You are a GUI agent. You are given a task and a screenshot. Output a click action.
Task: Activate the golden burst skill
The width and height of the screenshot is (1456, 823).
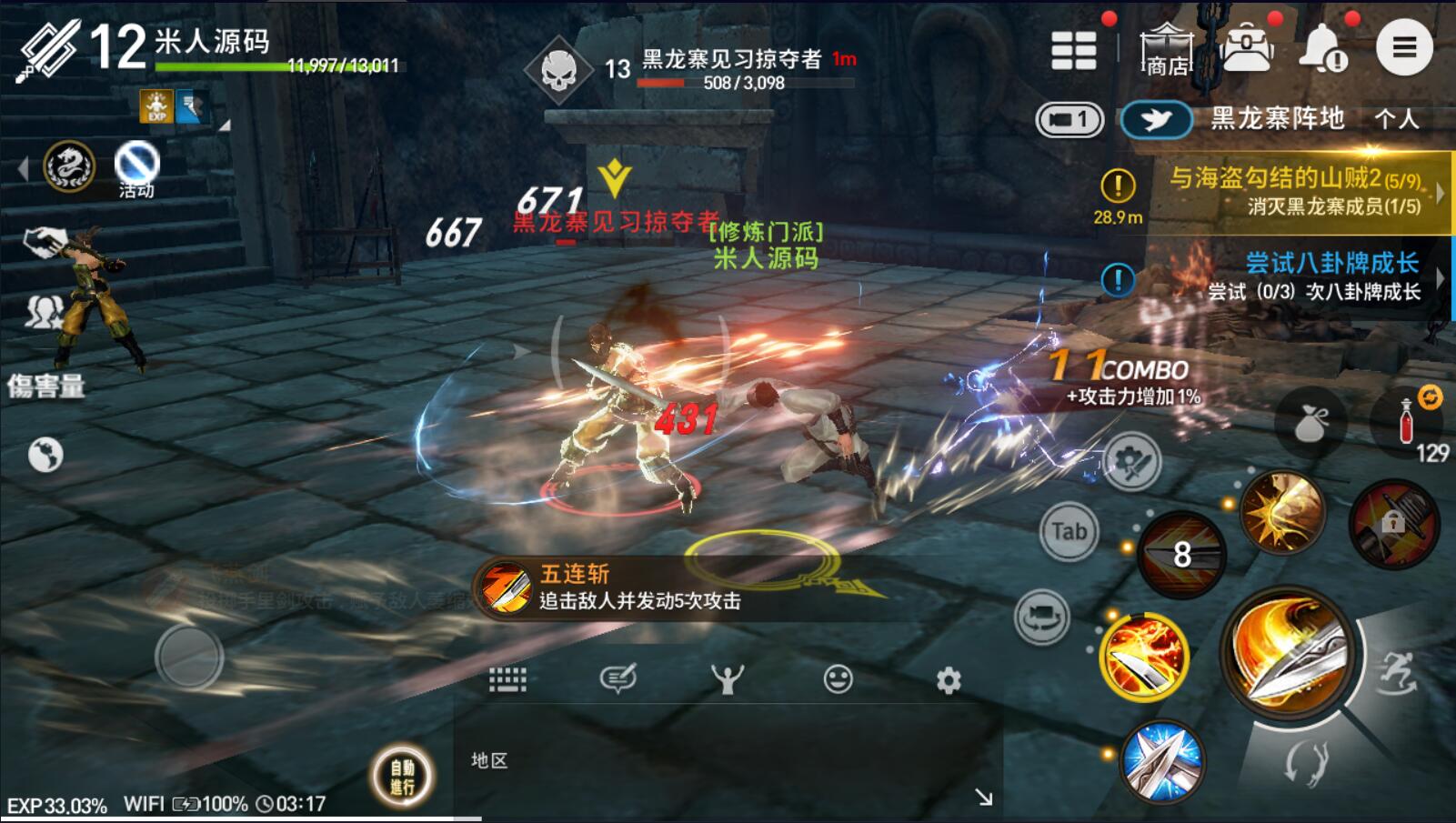click(x=1281, y=512)
